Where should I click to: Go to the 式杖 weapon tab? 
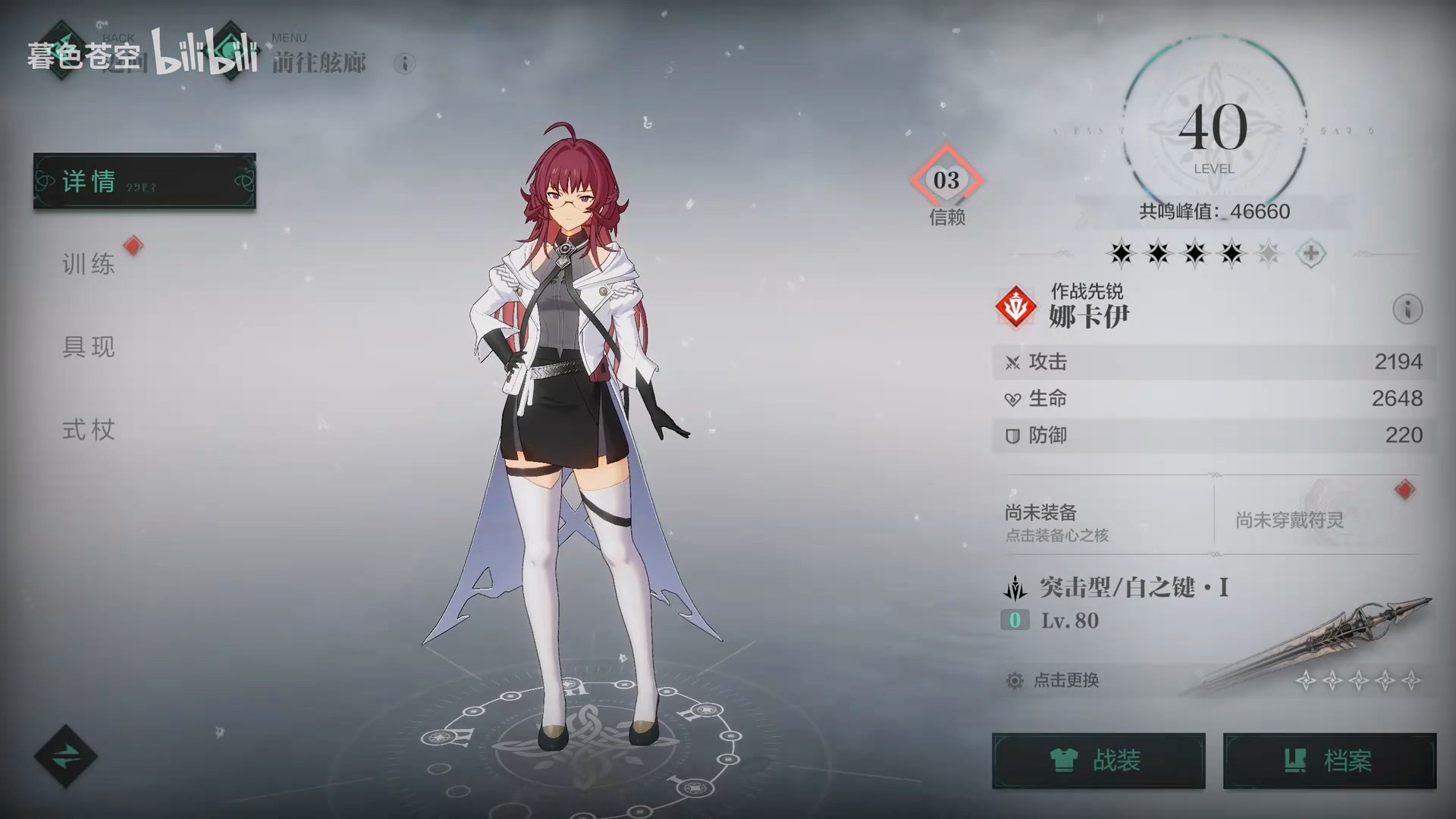click(89, 430)
